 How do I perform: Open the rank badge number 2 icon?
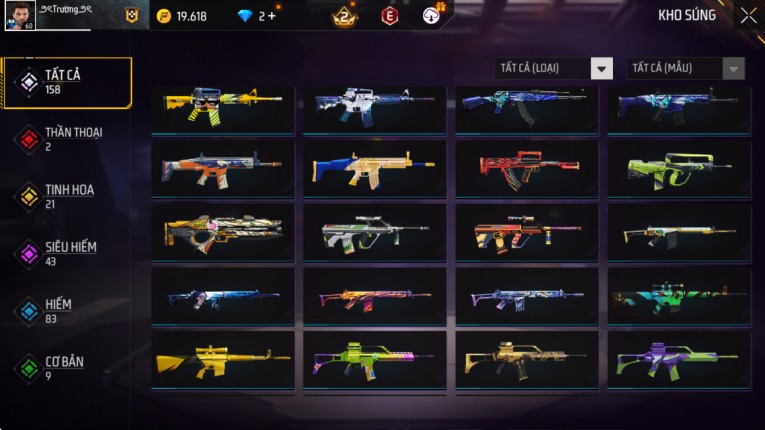tap(345, 16)
